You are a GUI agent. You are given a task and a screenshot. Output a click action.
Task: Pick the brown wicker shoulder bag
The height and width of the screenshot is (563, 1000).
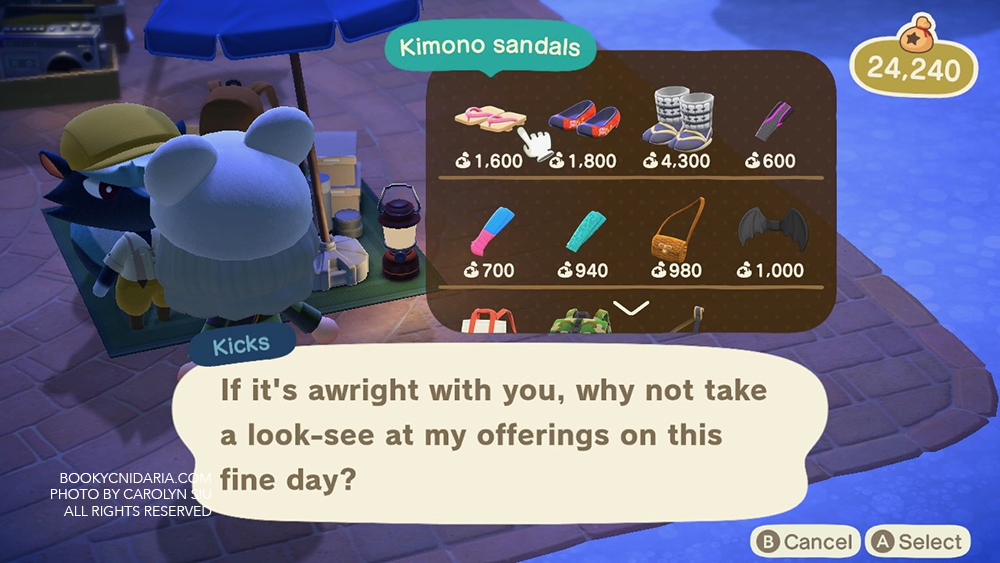tap(676, 231)
